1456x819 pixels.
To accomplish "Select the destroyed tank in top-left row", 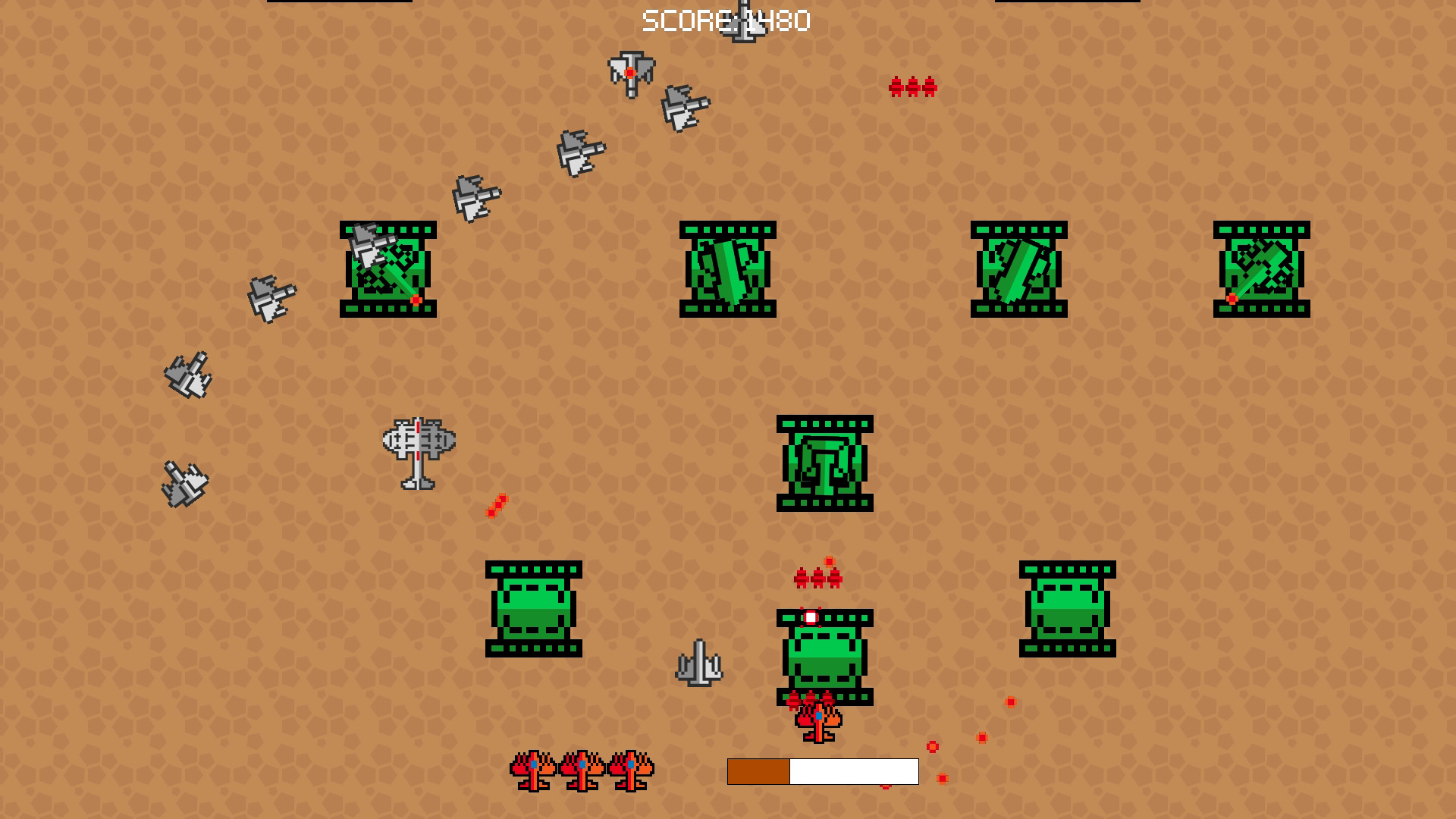I will click(x=387, y=269).
